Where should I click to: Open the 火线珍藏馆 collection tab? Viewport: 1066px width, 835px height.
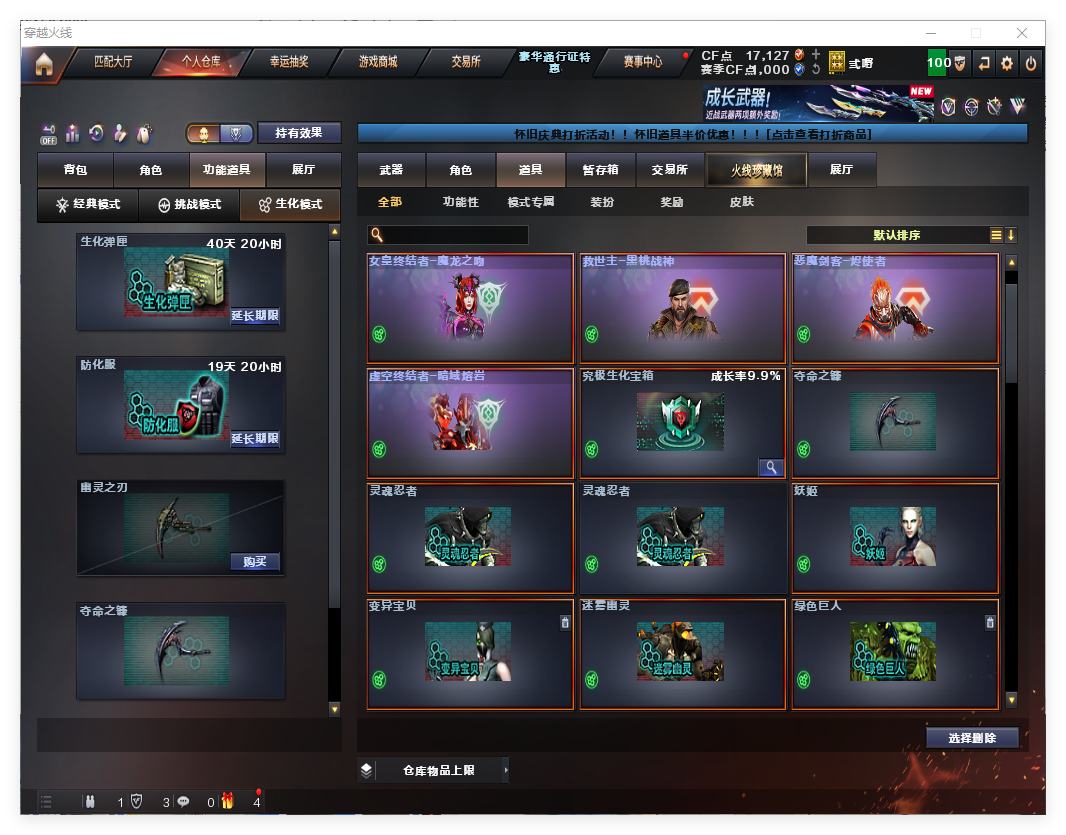755,170
